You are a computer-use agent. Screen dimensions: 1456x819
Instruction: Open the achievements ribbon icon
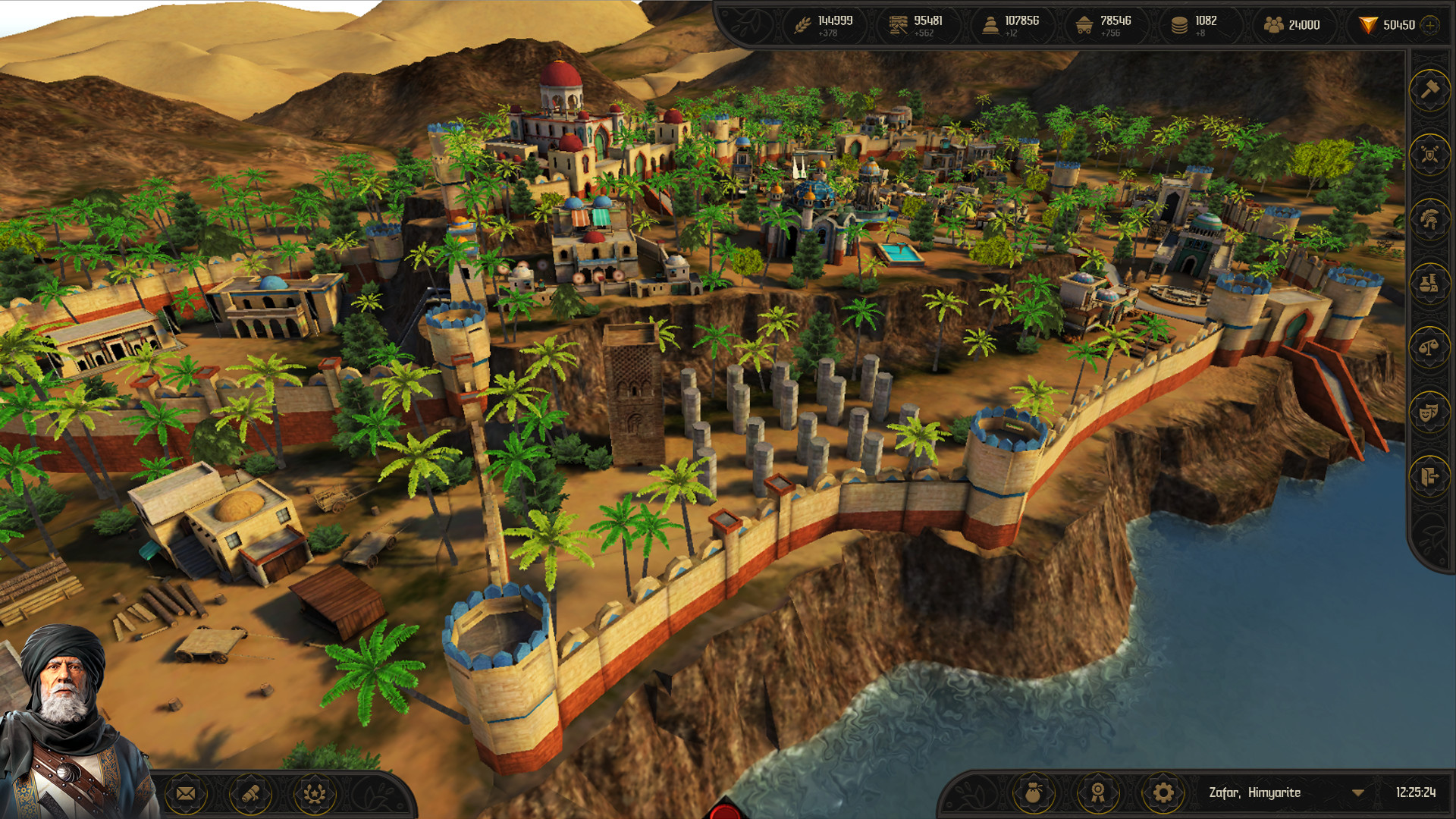(1100, 793)
